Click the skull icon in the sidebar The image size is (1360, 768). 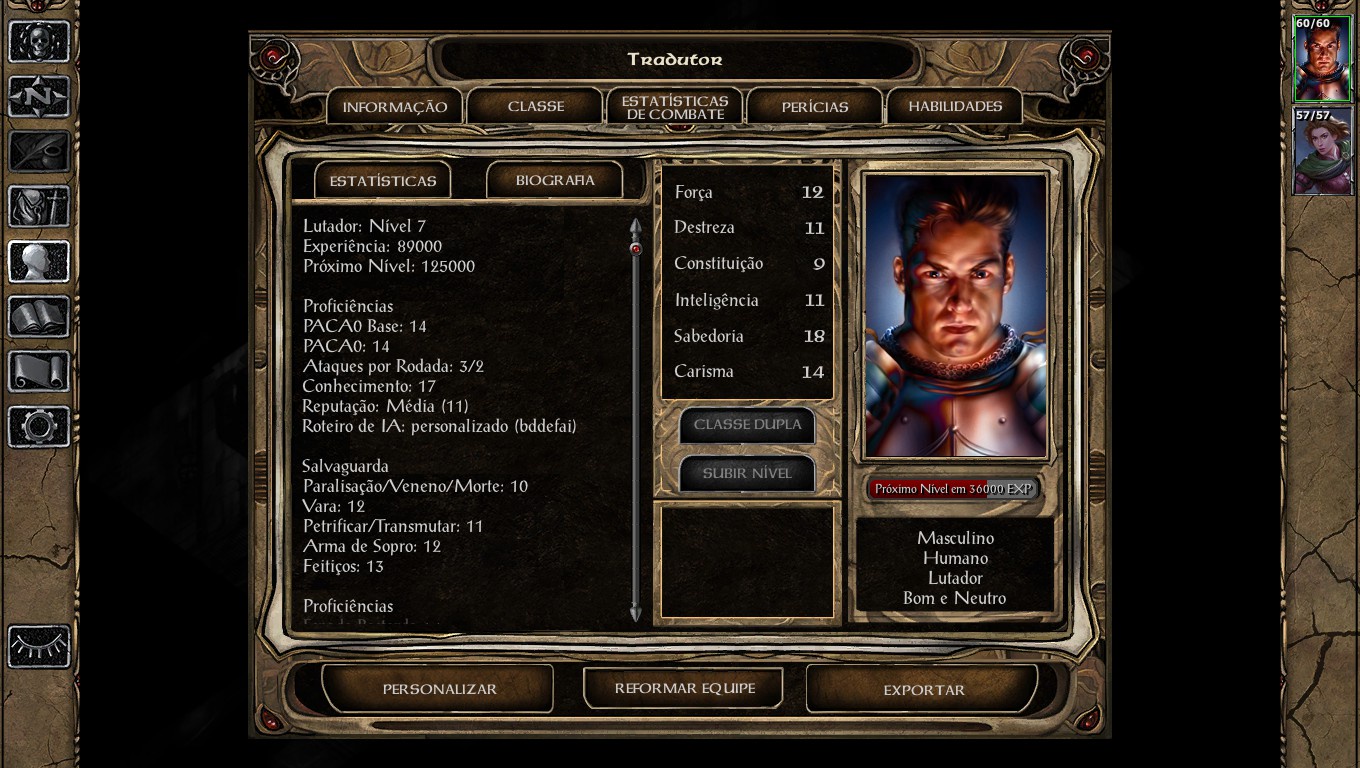pos(39,42)
